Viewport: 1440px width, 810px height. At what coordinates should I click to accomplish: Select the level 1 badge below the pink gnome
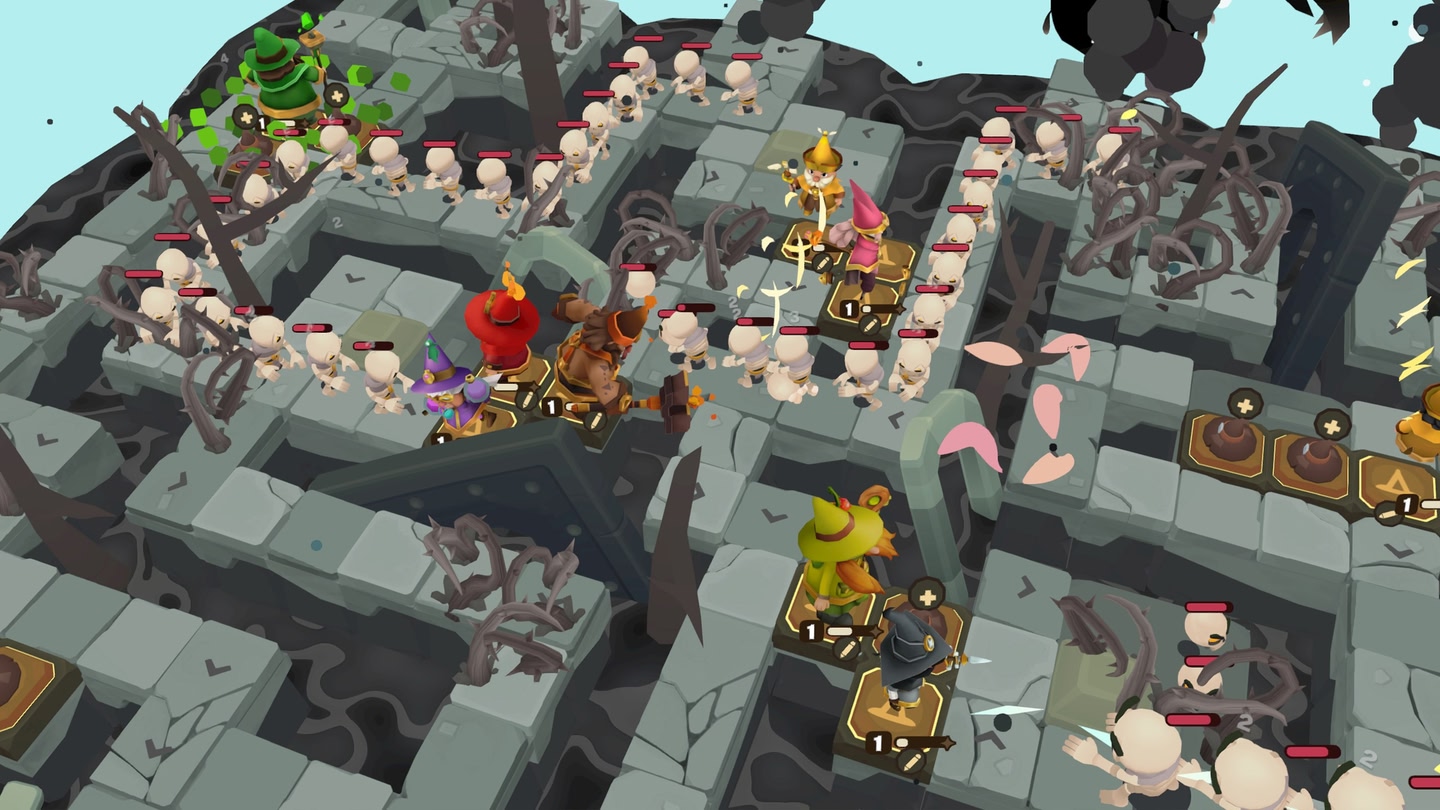coord(850,306)
